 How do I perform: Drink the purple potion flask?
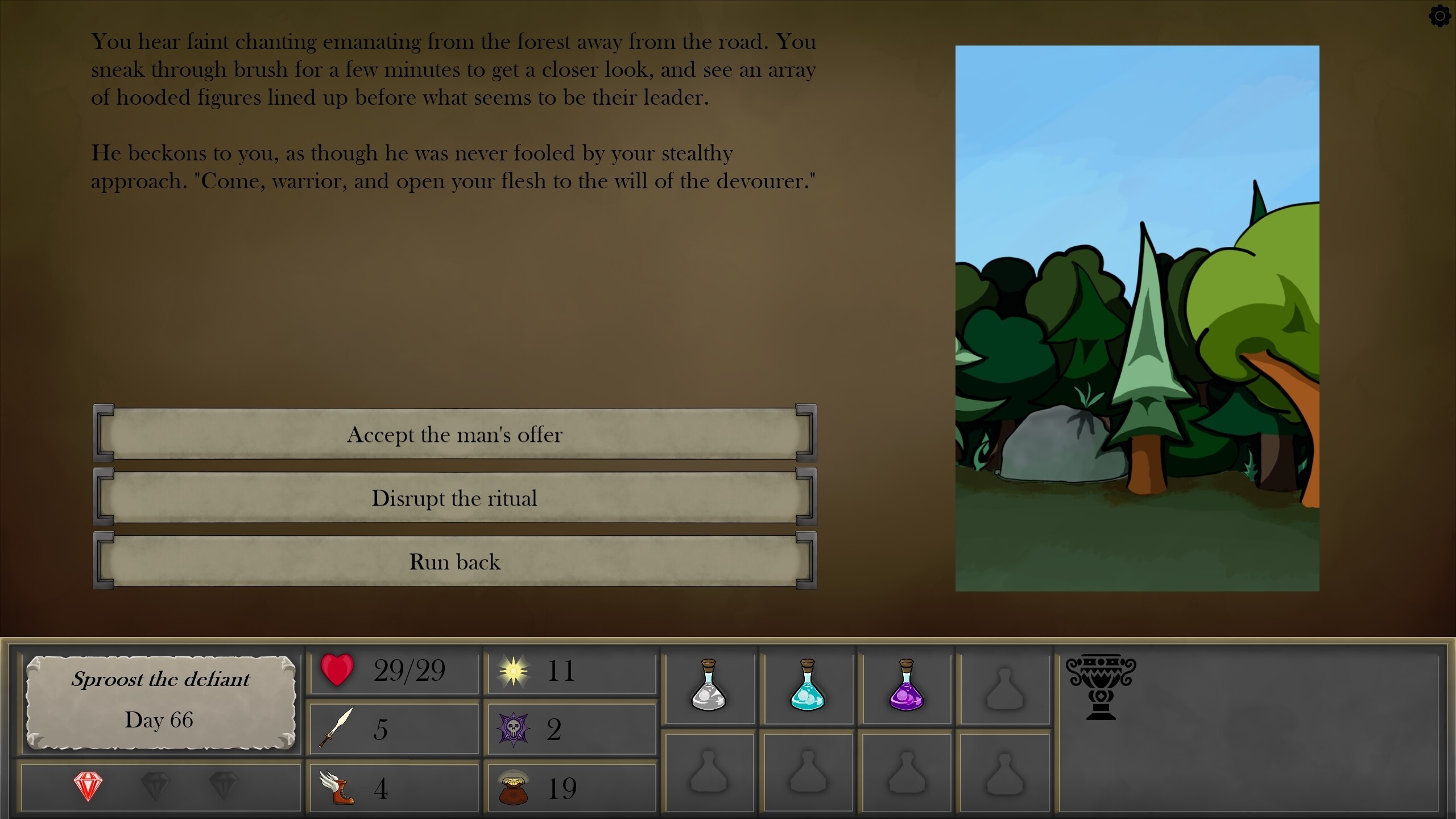(x=906, y=688)
